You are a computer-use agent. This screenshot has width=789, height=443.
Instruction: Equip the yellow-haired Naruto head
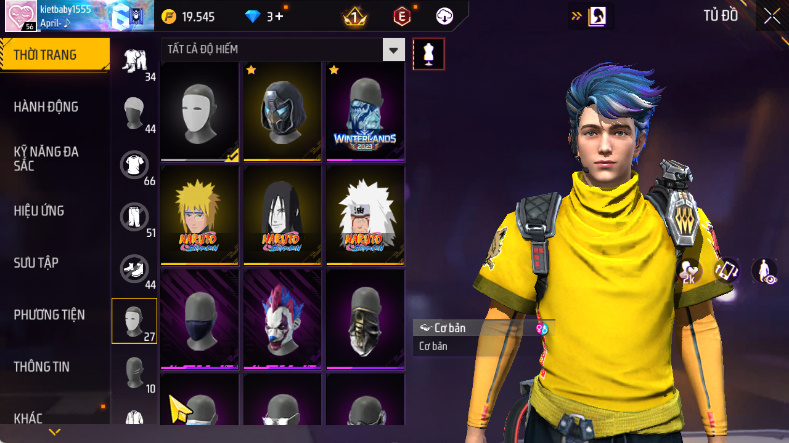(199, 214)
